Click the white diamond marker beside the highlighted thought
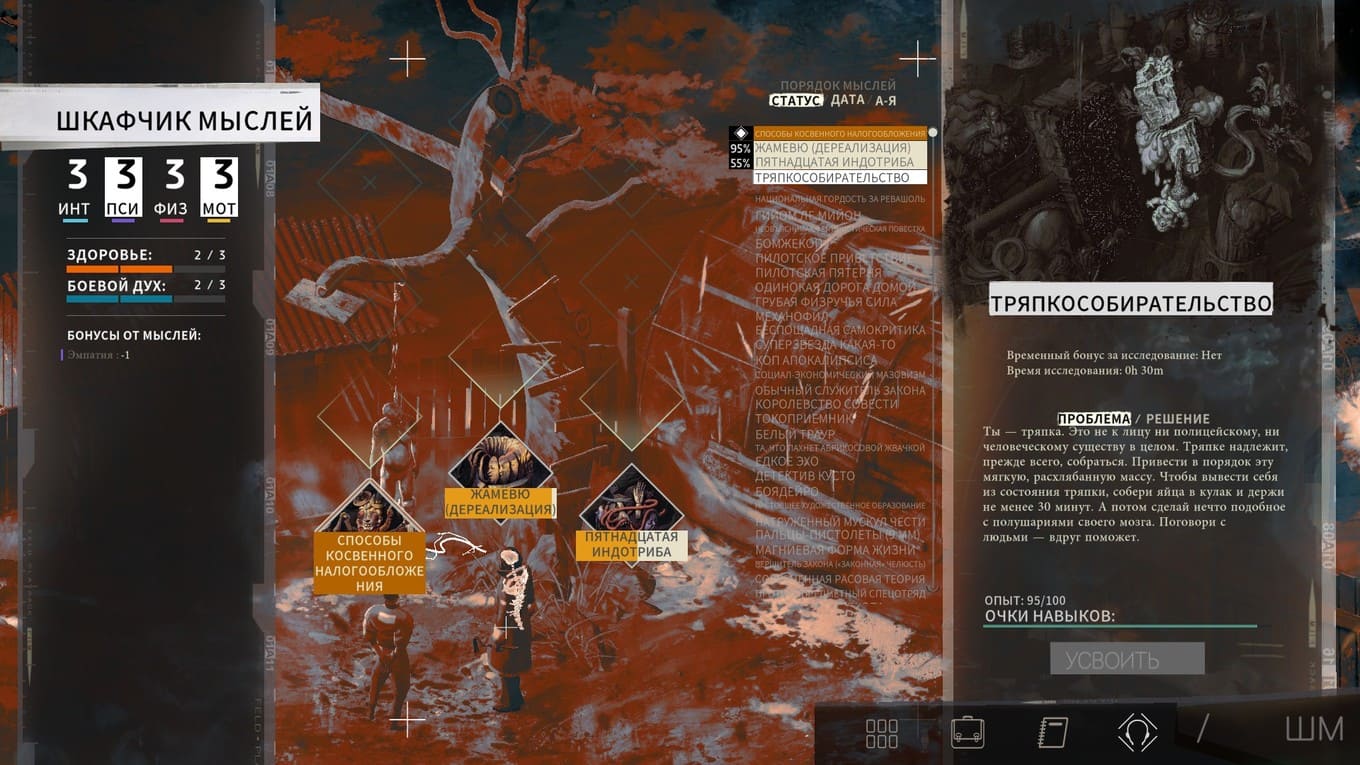The image size is (1360, 765). [x=742, y=131]
